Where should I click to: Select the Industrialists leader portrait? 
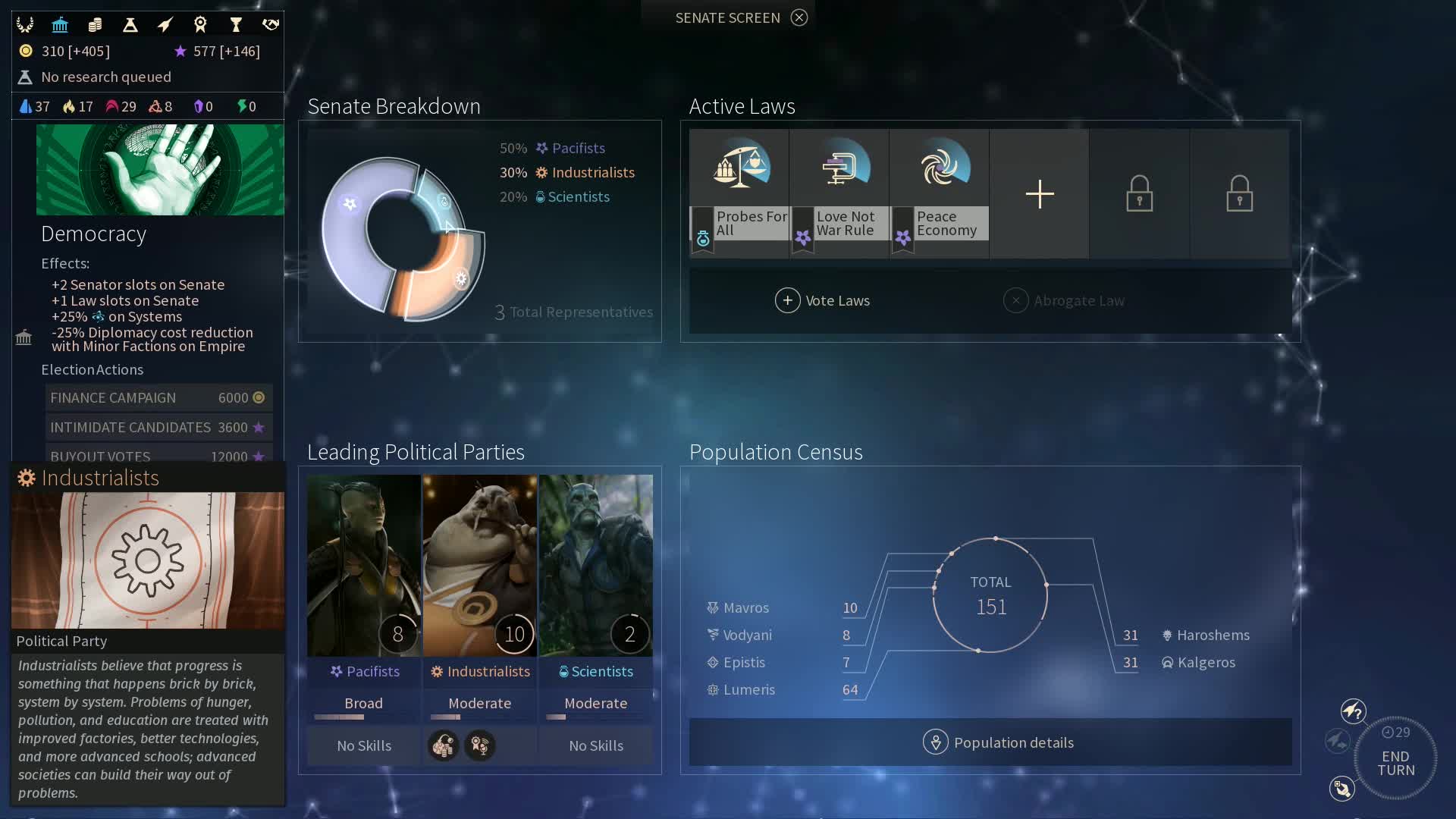pyautogui.click(x=480, y=565)
